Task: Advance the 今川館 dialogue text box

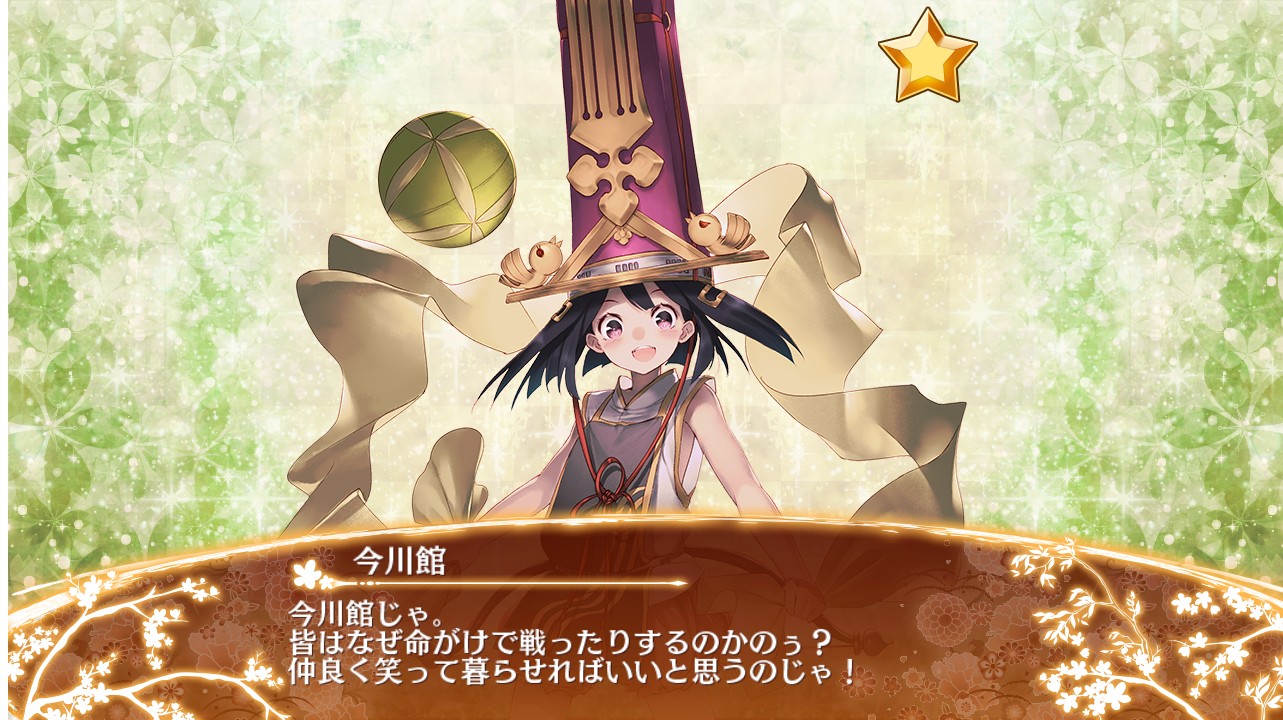Action: pos(640,638)
